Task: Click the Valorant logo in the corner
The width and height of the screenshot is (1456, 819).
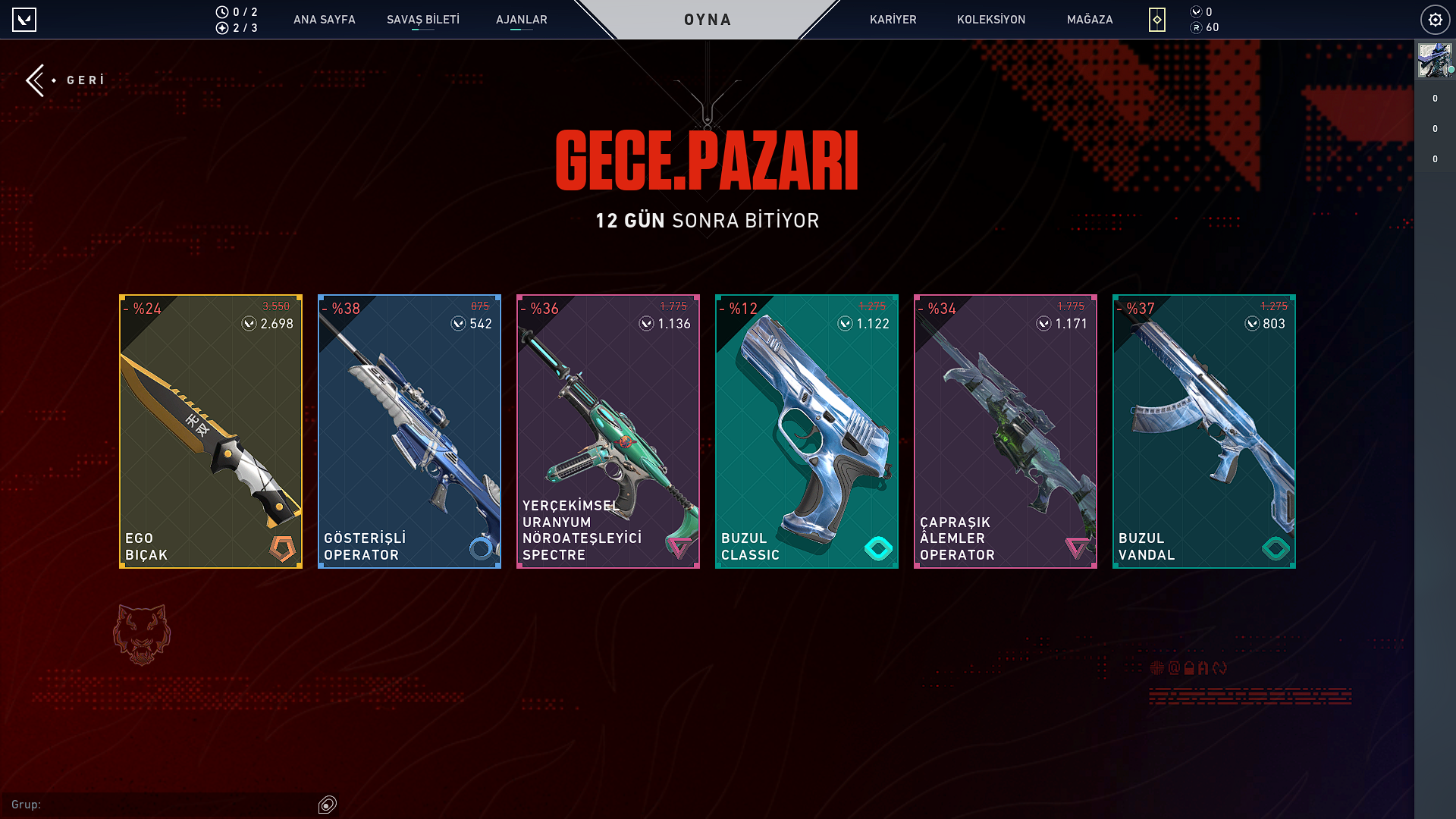Action: point(24,20)
